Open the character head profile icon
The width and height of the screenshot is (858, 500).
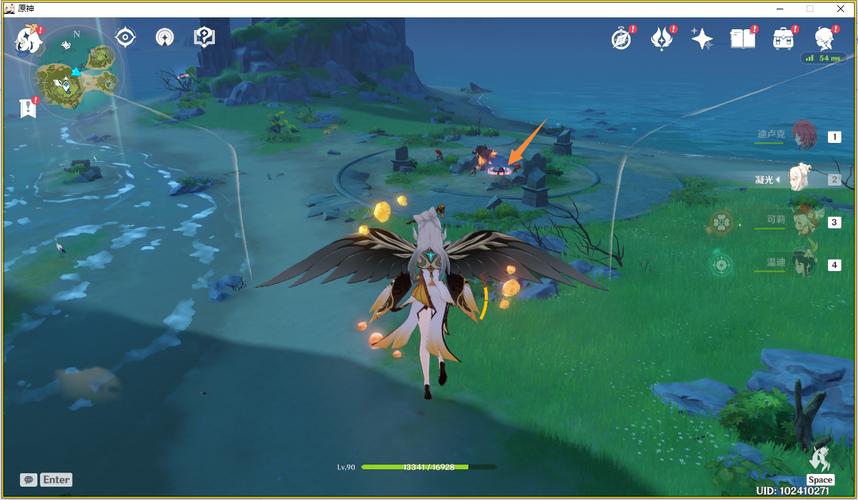pyautogui.click(x=823, y=38)
